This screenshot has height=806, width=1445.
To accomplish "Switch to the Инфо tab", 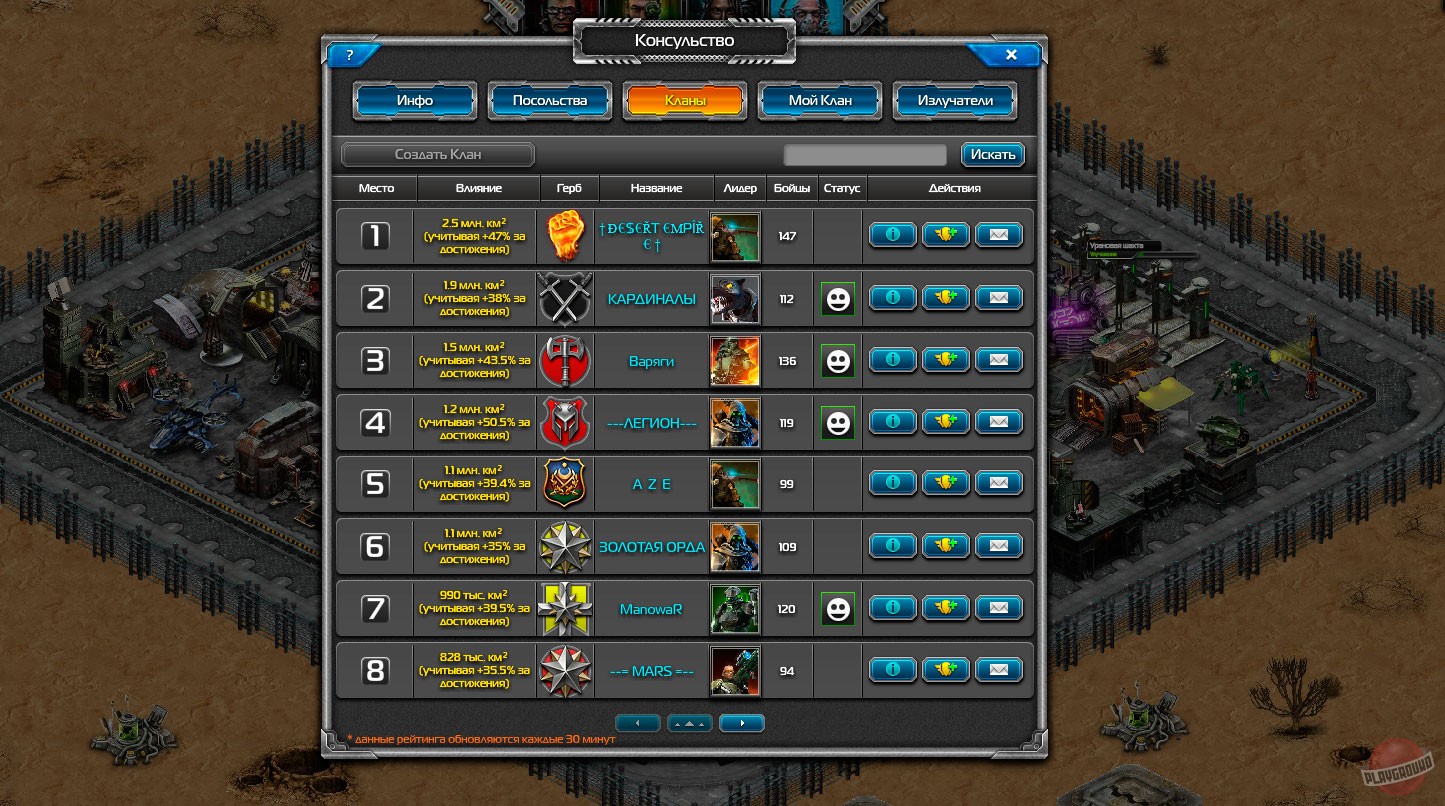I will pos(414,100).
